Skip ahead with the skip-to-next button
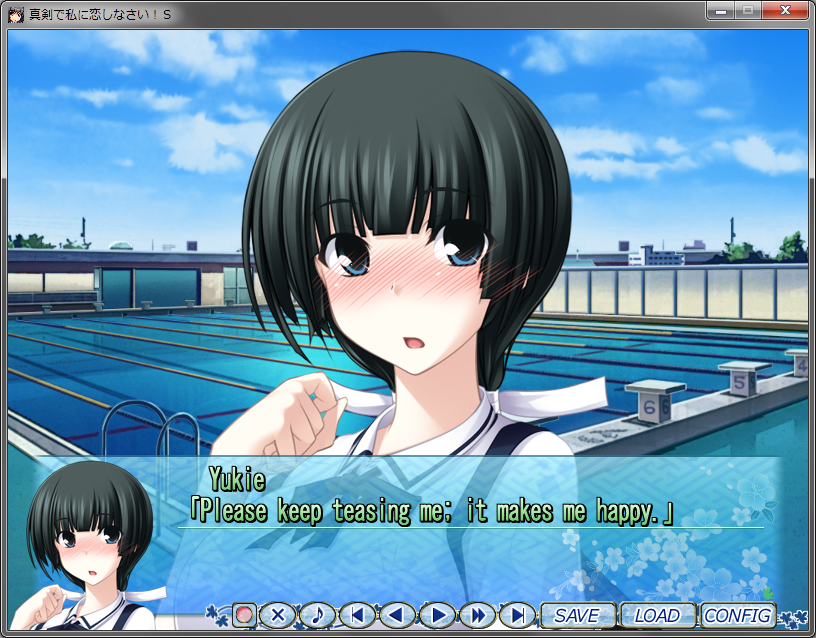This screenshot has width=816, height=638. click(517, 615)
